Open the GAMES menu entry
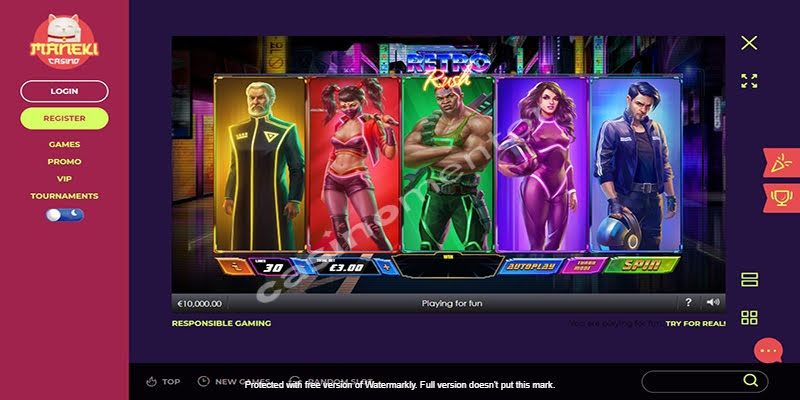Image resolution: width=800 pixels, height=400 pixels. point(64,145)
